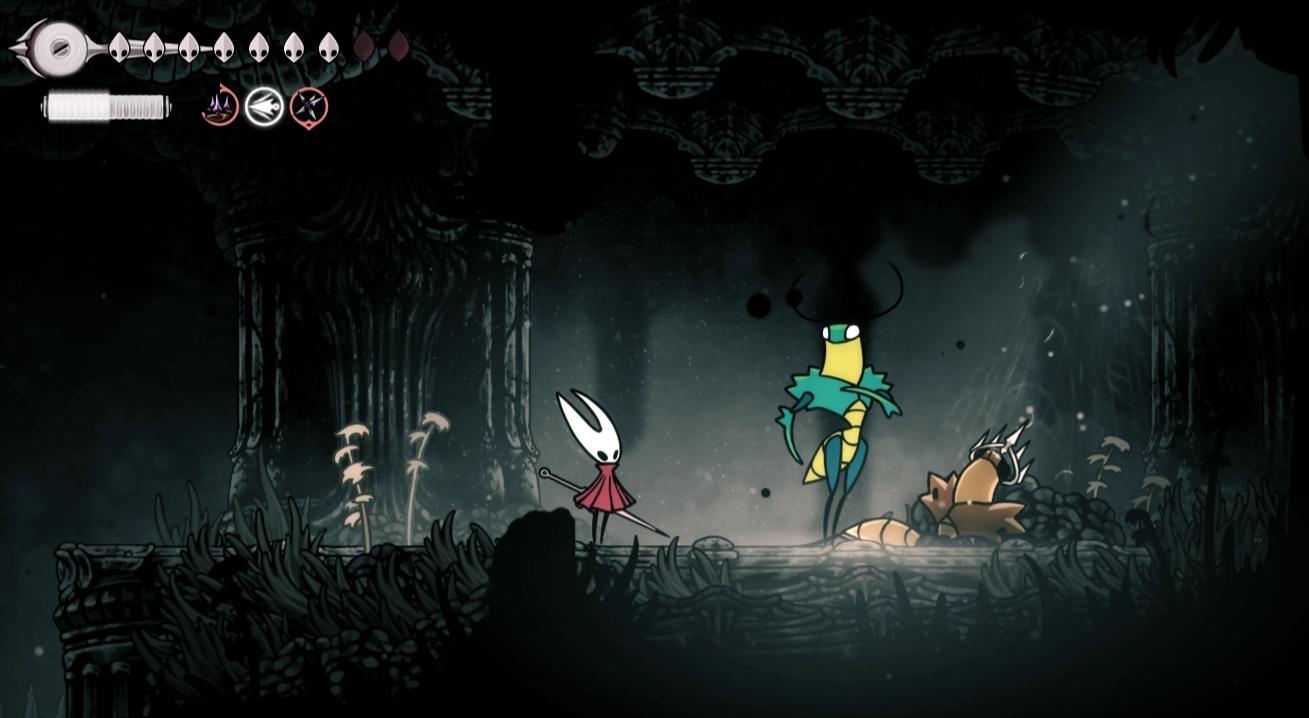1309x718 pixels.
Task: Choose the four-pointed shuriken tool icon
Action: pos(309,106)
